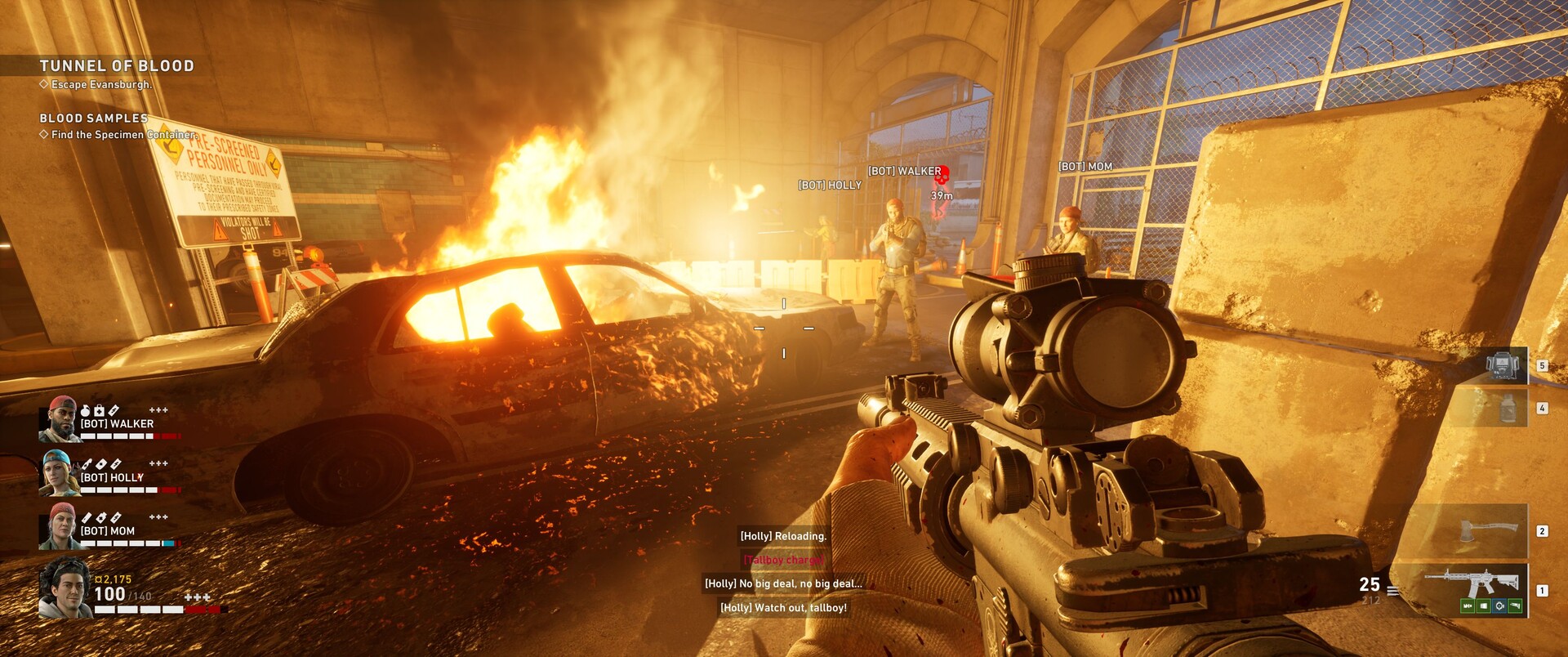Select the assault rifle weapon slot
This screenshot has height=657, width=1568.
(x=1470, y=583)
